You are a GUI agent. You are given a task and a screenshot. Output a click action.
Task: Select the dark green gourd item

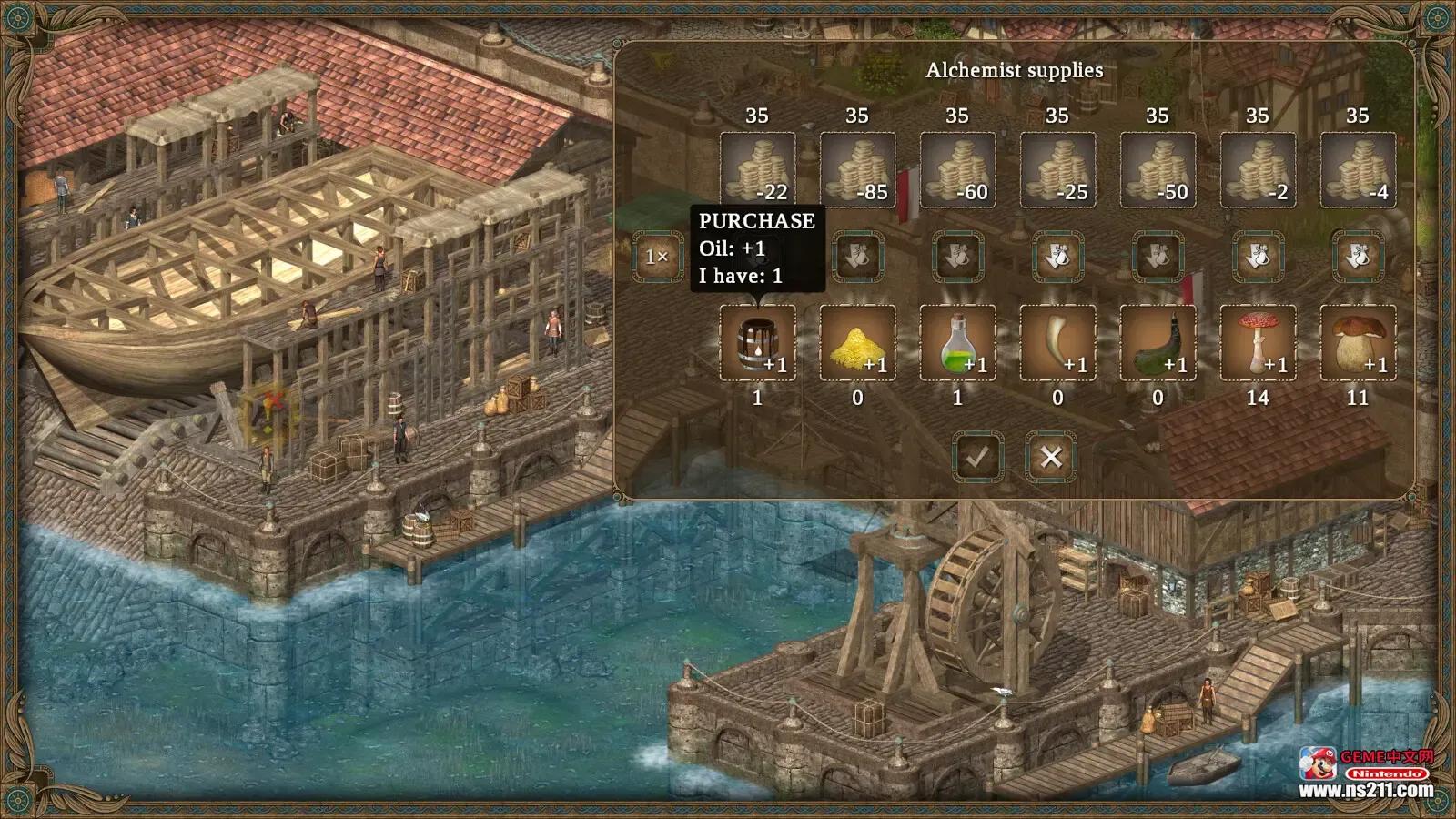click(x=1158, y=342)
